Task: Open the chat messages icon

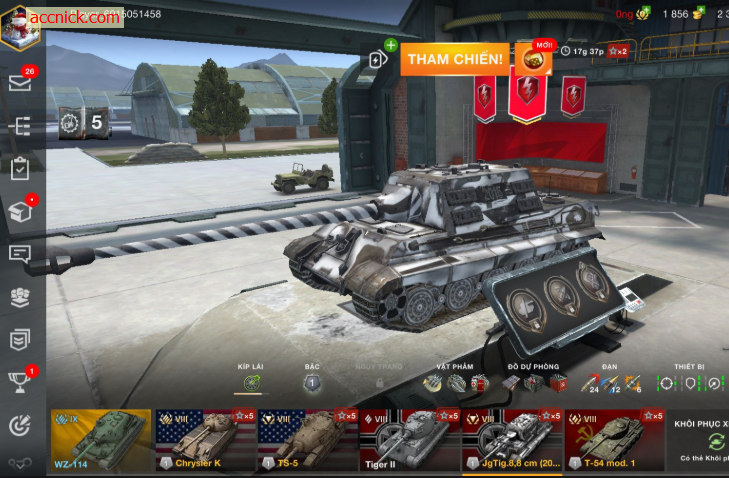Action: coord(20,253)
